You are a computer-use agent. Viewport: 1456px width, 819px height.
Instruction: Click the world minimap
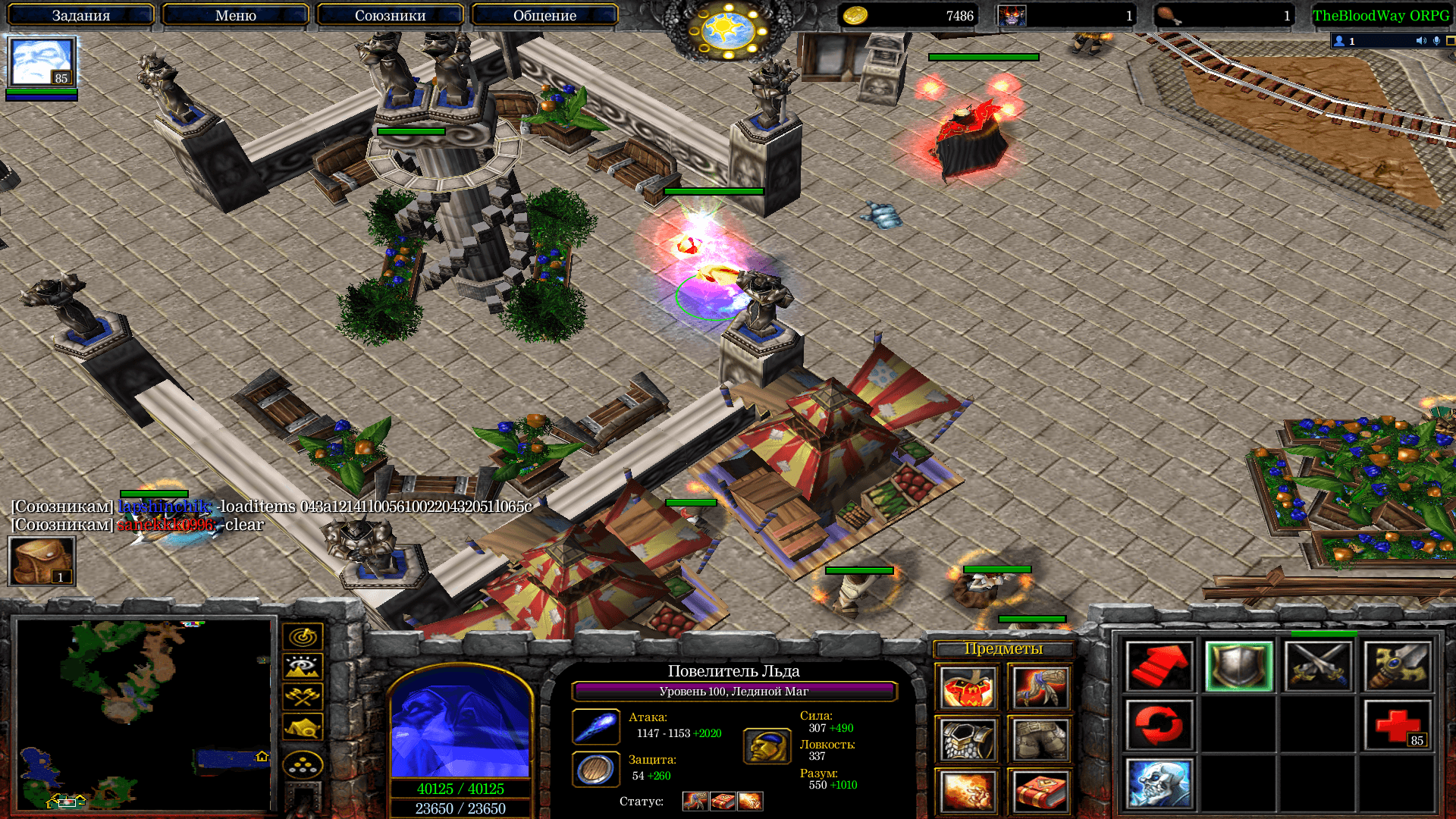(x=144, y=714)
